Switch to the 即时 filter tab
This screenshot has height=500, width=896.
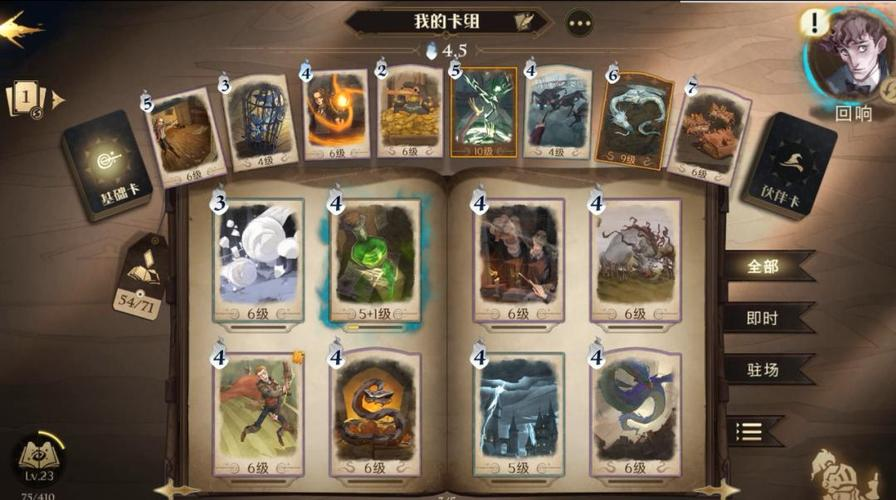pyautogui.click(x=765, y=318)
